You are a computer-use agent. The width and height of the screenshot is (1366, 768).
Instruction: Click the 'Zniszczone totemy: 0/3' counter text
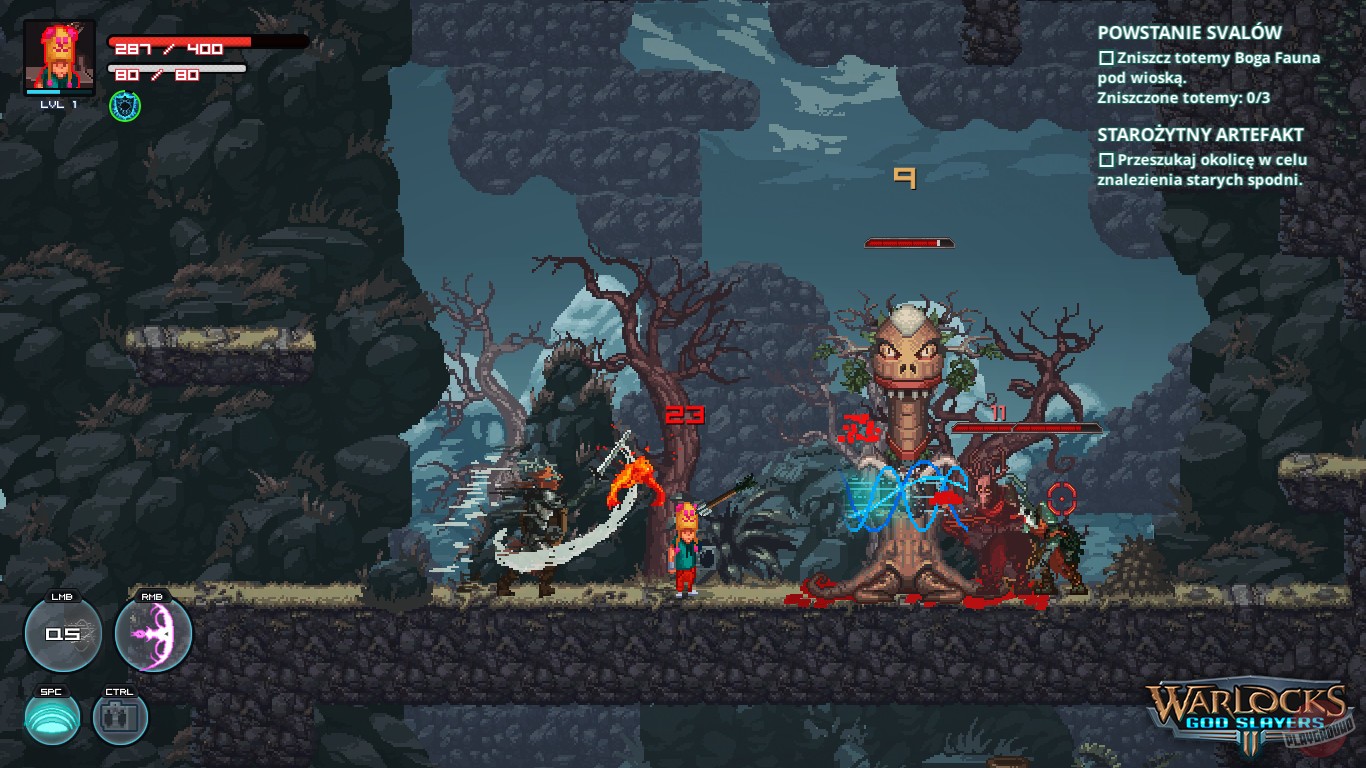point(1185,95)
